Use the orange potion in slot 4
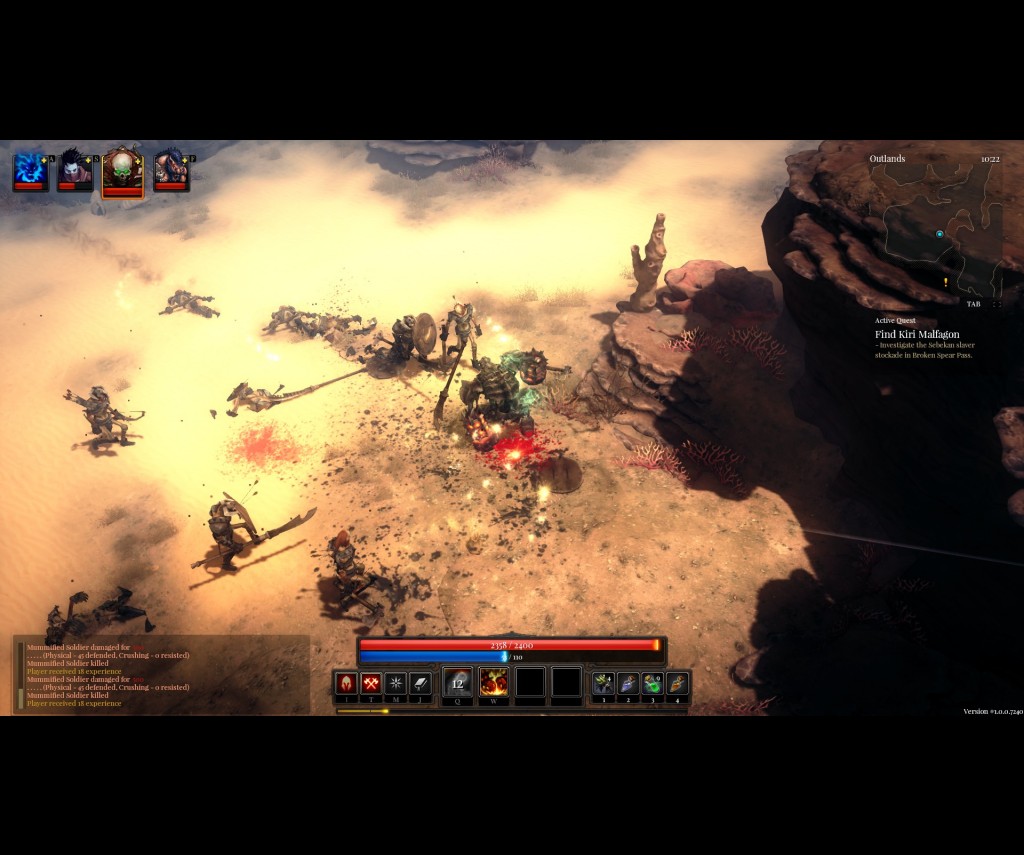Image resolution: width=1024 pixels, height=855 pixels. pos(678,683)
